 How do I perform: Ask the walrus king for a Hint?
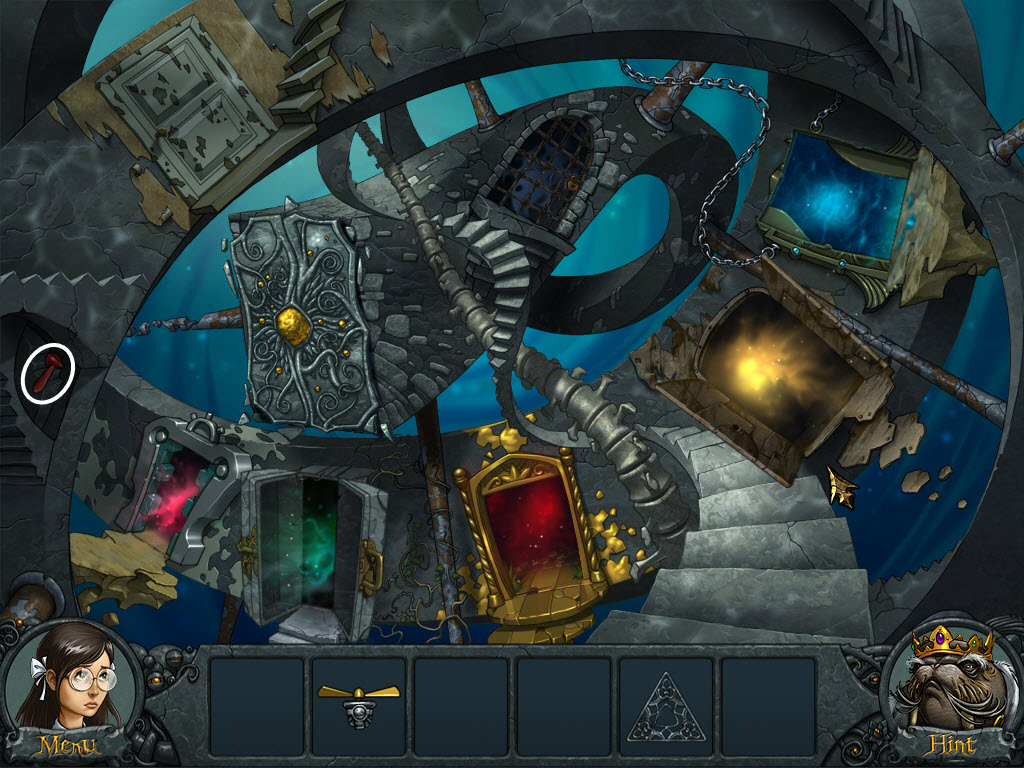click(954, 690)
